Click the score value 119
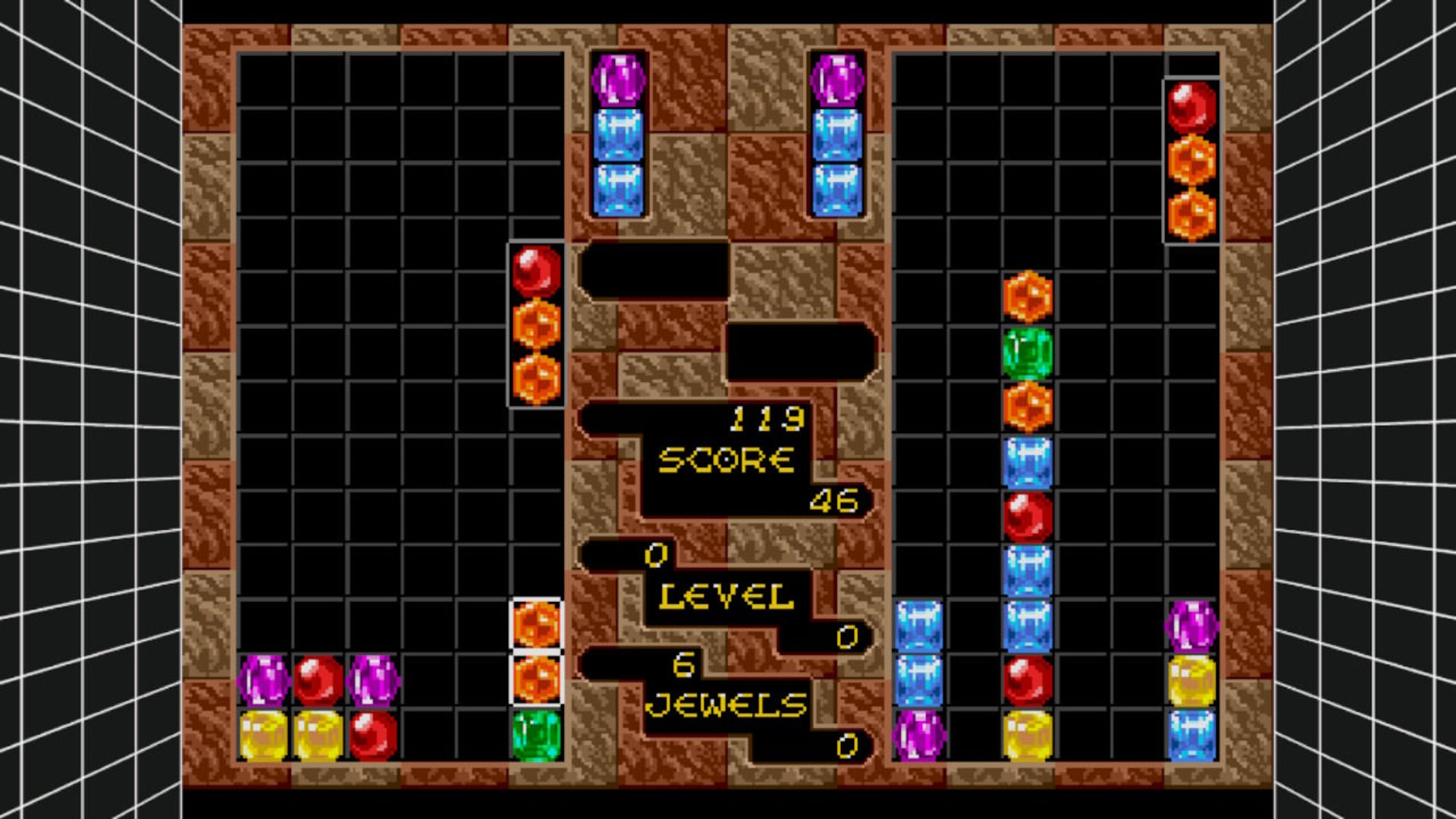This screenshot has height=819, width=1456. point(766,417)
